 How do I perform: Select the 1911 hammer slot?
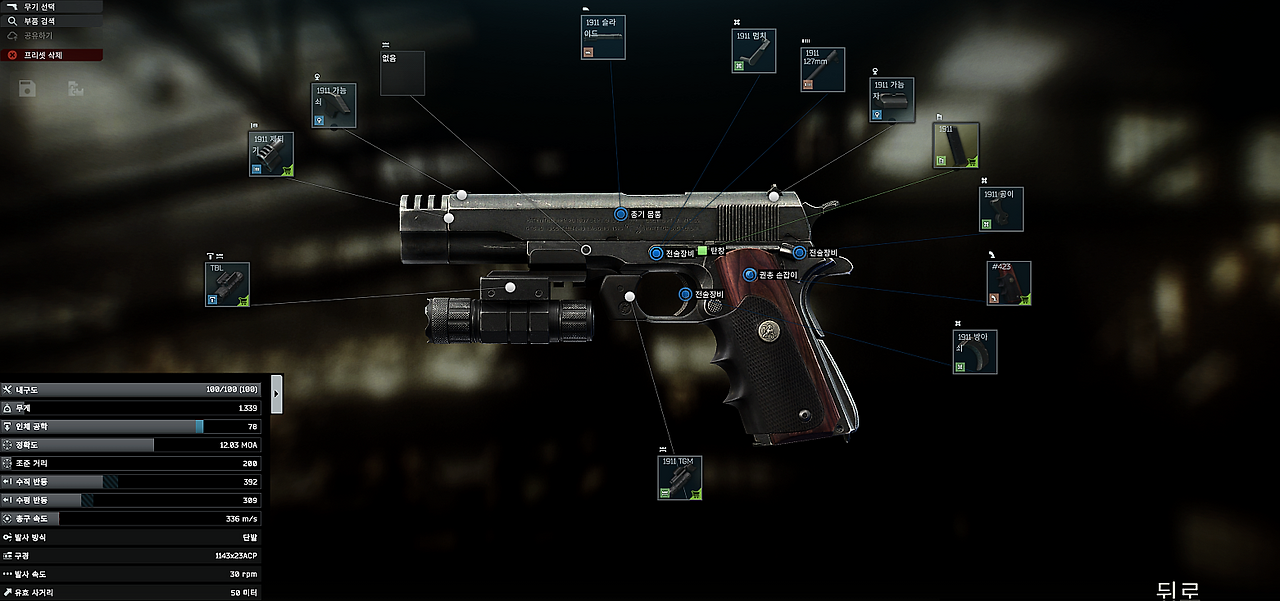click(x=1001, y=209)
